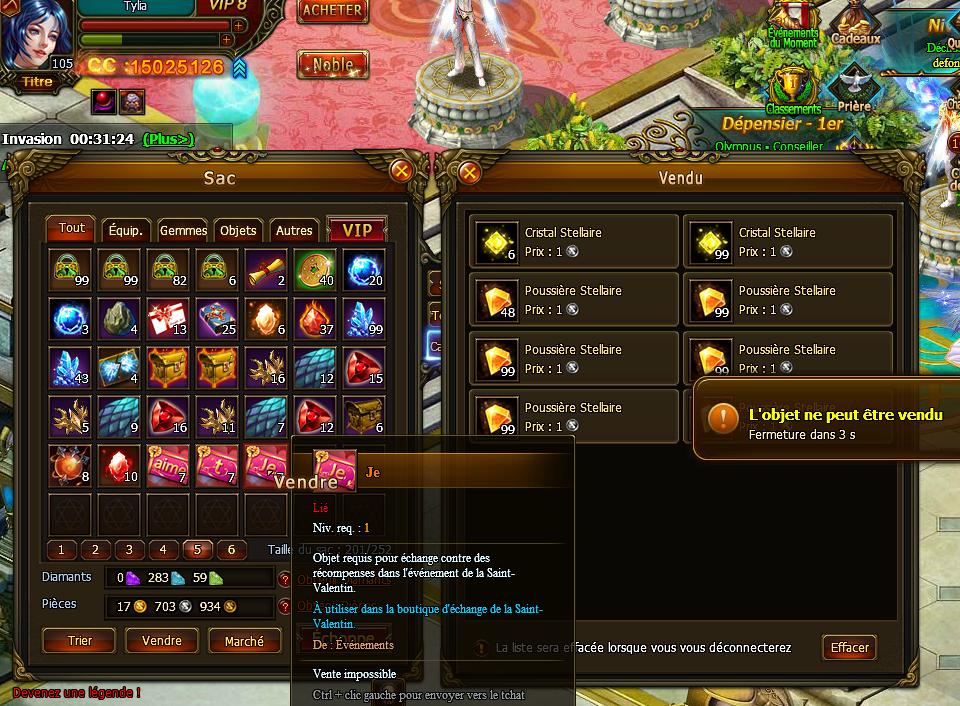Image resolution: width=960 pixels, height=706 pixels.
Task: Open the Classements trophy icon
Action: pyautogui.click(x=793, y=90)
